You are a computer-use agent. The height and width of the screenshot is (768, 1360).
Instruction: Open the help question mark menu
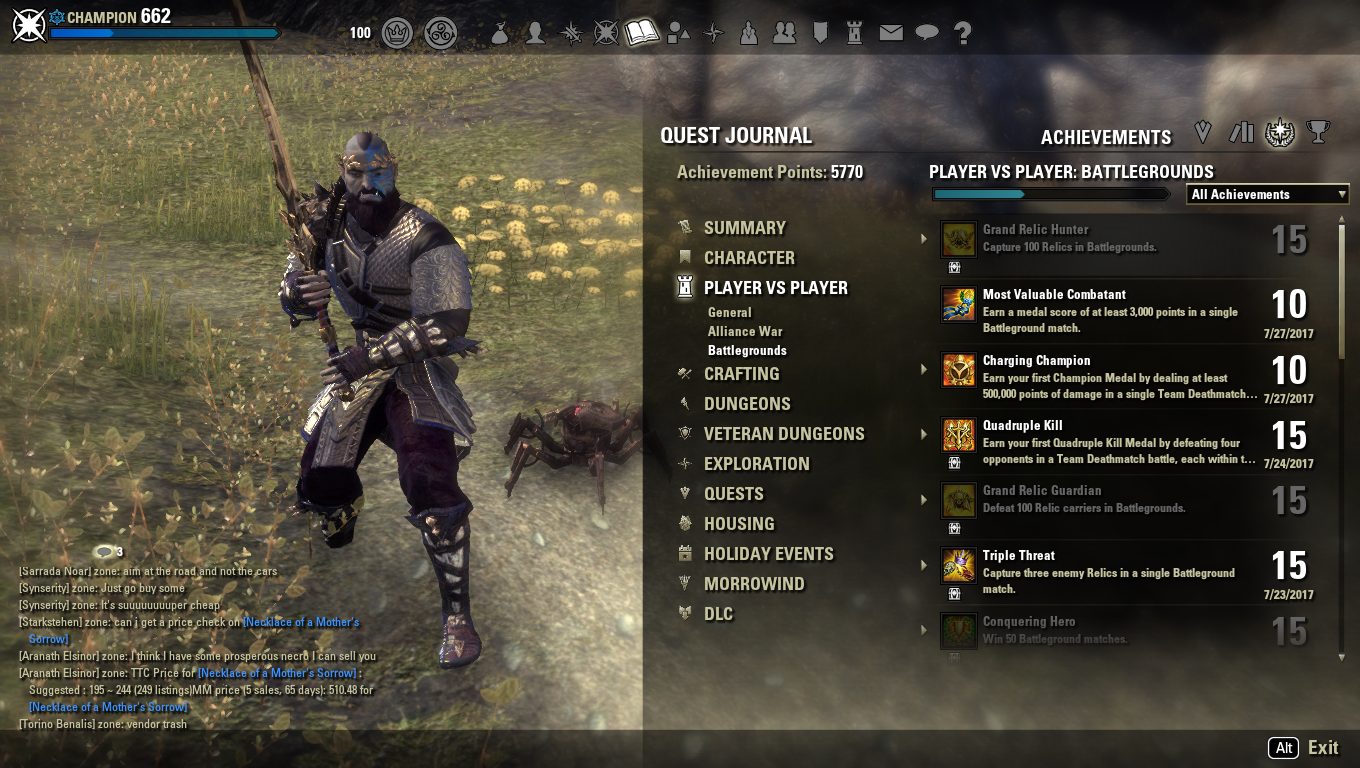point(963,33)
